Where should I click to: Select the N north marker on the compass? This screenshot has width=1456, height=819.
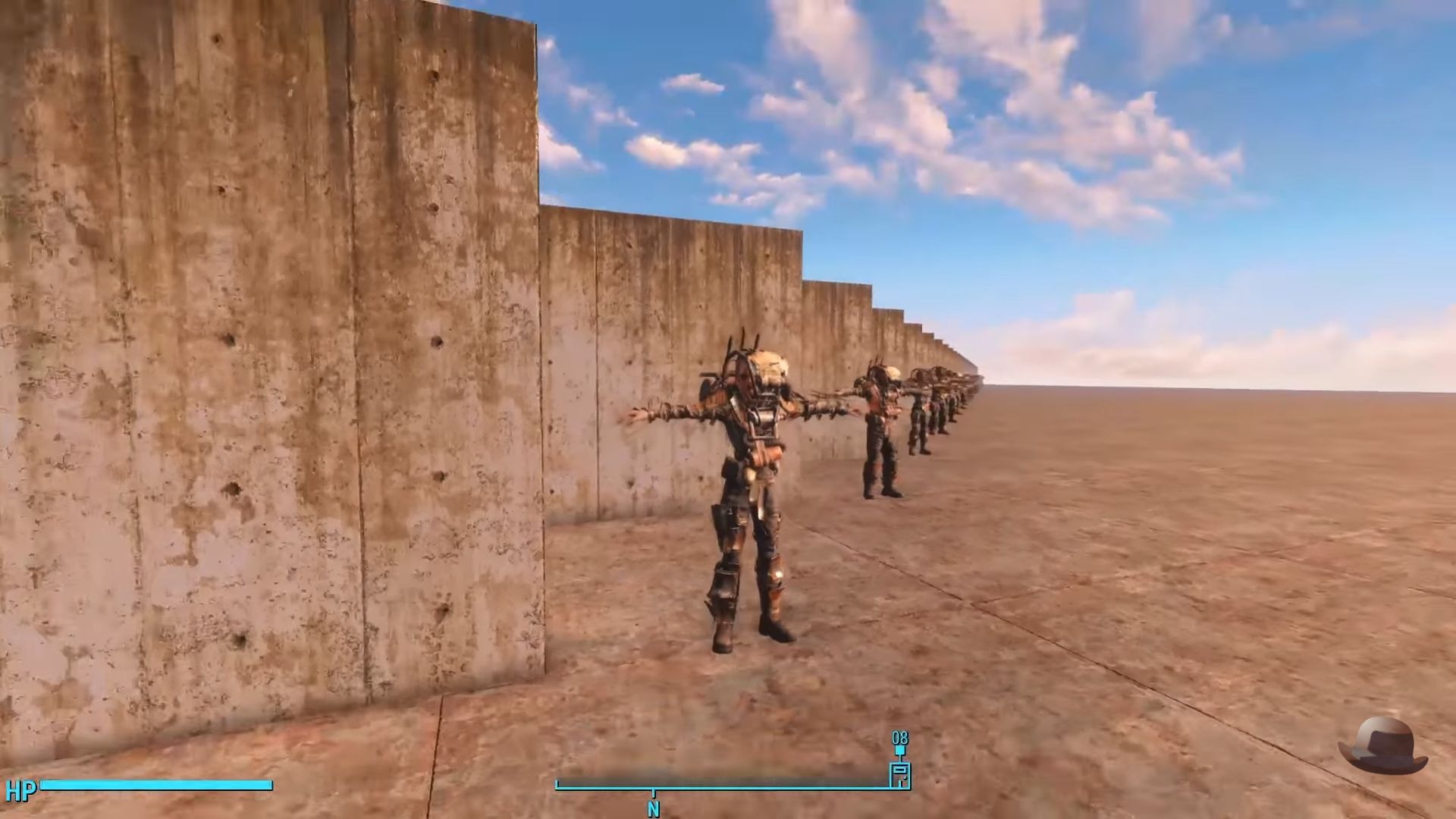[652, 809]
